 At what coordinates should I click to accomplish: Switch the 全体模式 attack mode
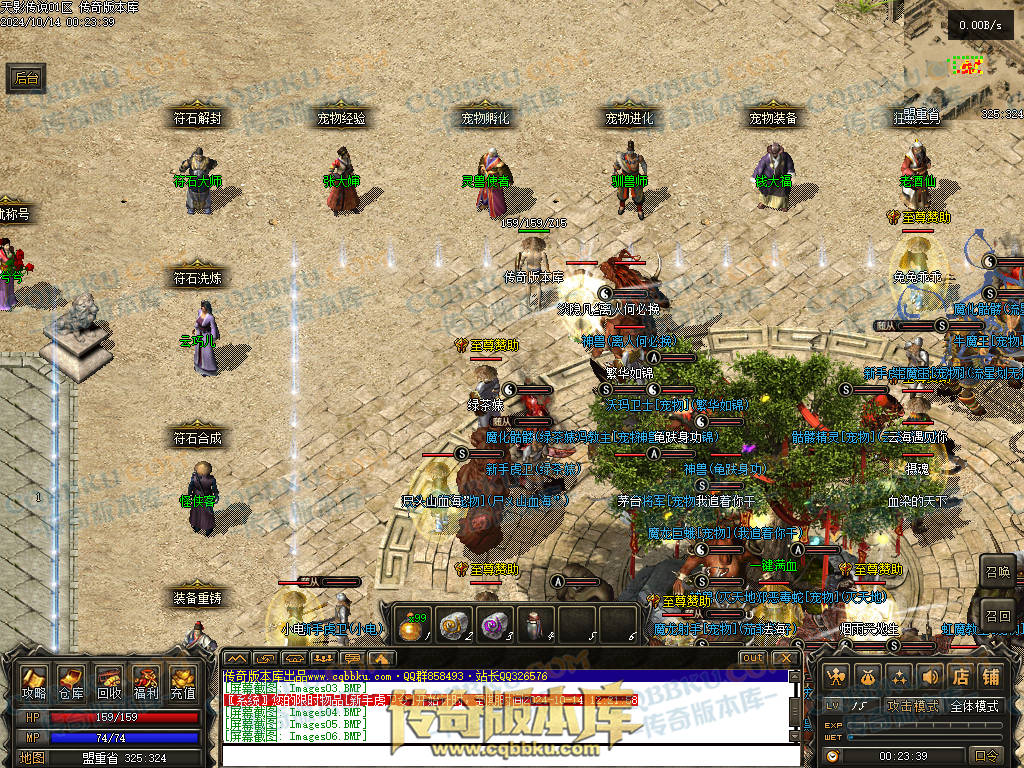[x=974, y=706]
